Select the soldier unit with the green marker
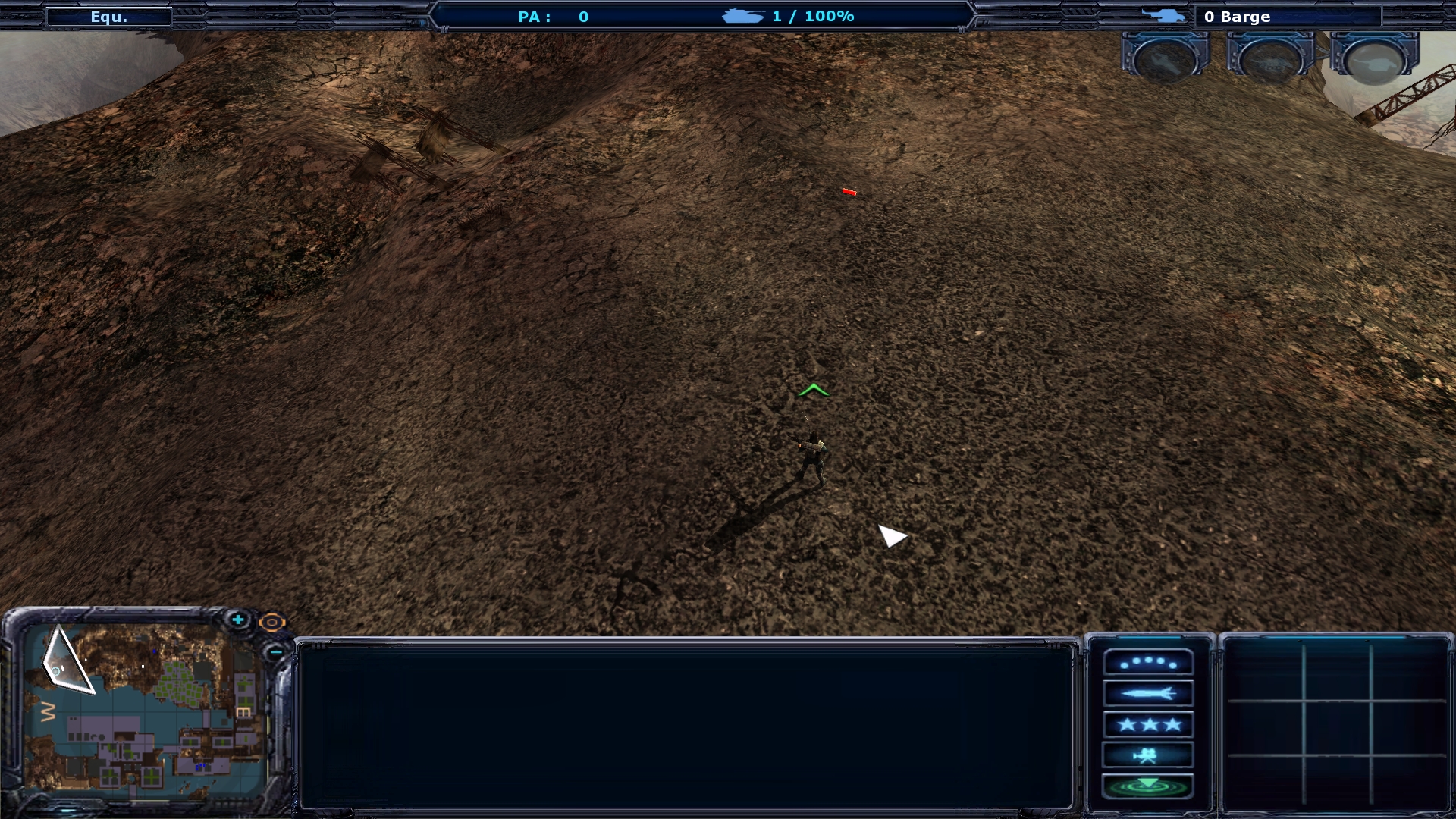This screenshot has width=1456, height=819. (x=811, y=459)
